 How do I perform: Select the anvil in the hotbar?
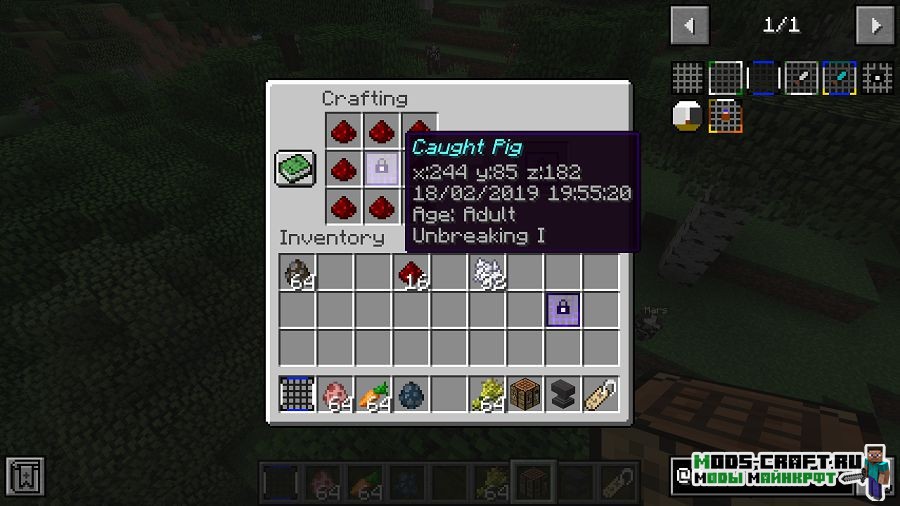pyautogui.click(x=563, y=394)
